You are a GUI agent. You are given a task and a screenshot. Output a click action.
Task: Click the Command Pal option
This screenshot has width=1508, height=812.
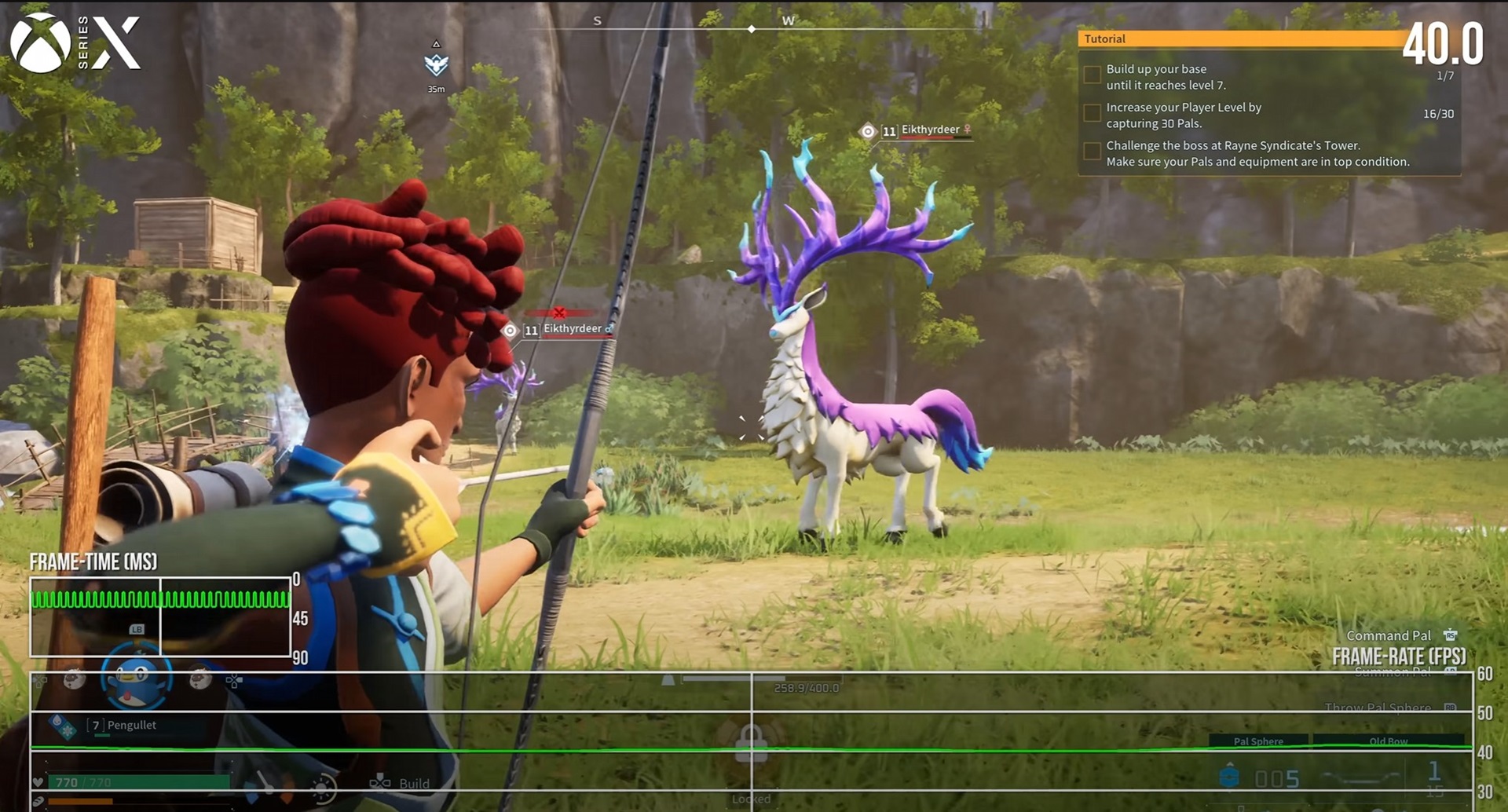pos(1389,635)
